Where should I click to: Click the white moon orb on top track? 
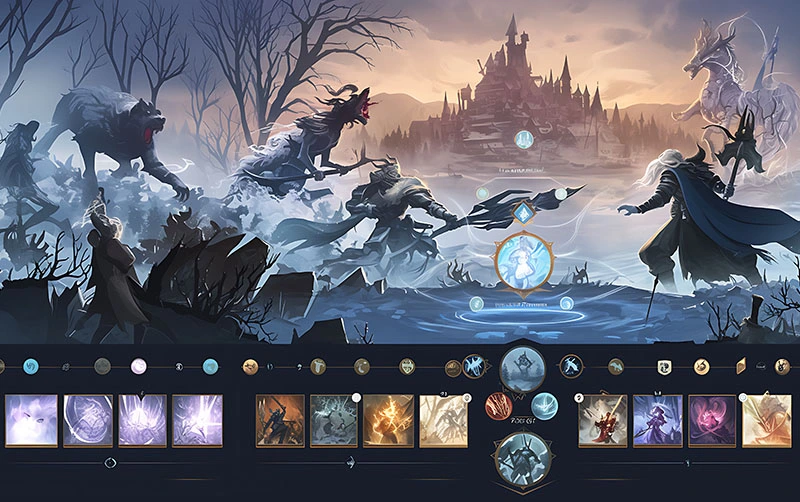pyautogui.click(x=139, y=366)
